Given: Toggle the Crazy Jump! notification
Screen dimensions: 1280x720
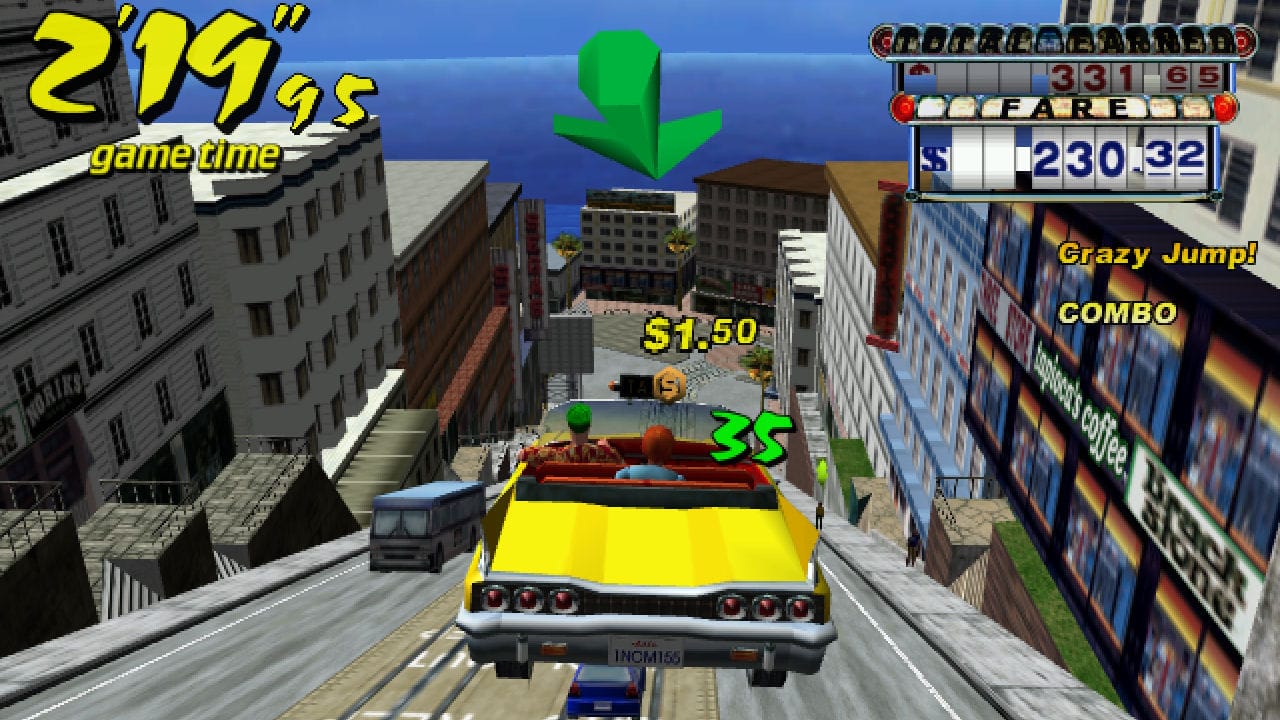Looking at the screenshot, I should 1156,255.
